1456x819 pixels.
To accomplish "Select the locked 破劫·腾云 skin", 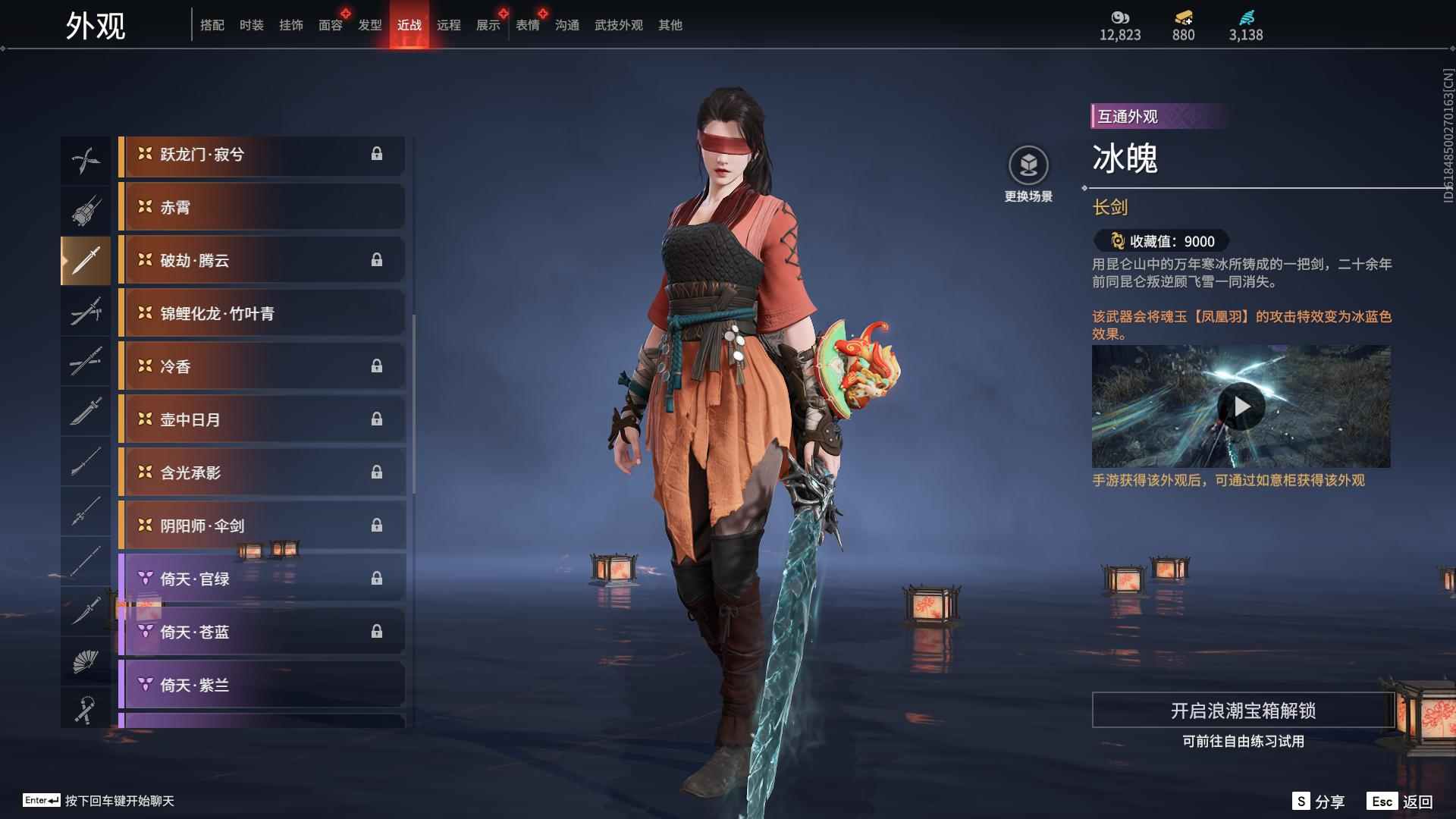I will [262, 260].
